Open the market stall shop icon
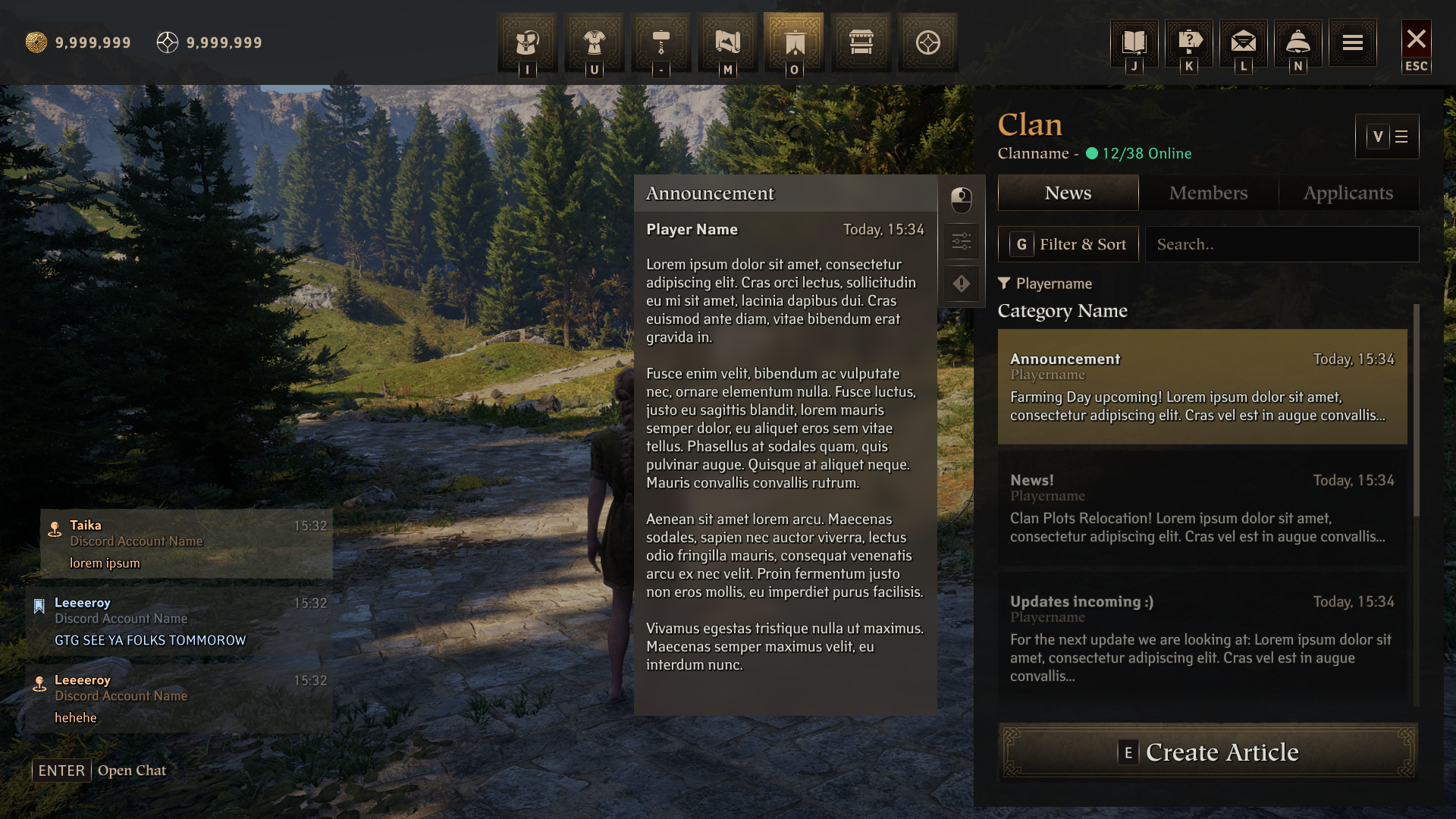The image size is (1456, 819). [x=861, y=42]
